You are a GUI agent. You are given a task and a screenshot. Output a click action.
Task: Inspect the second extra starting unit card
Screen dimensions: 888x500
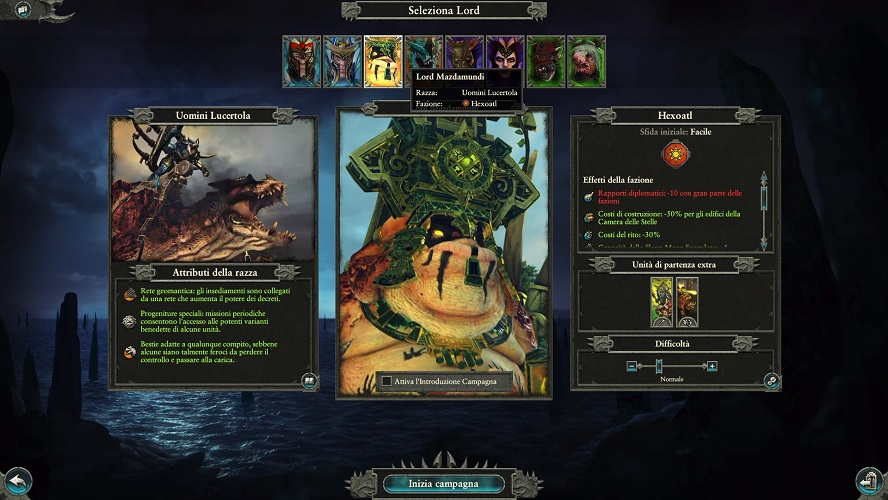687,302
